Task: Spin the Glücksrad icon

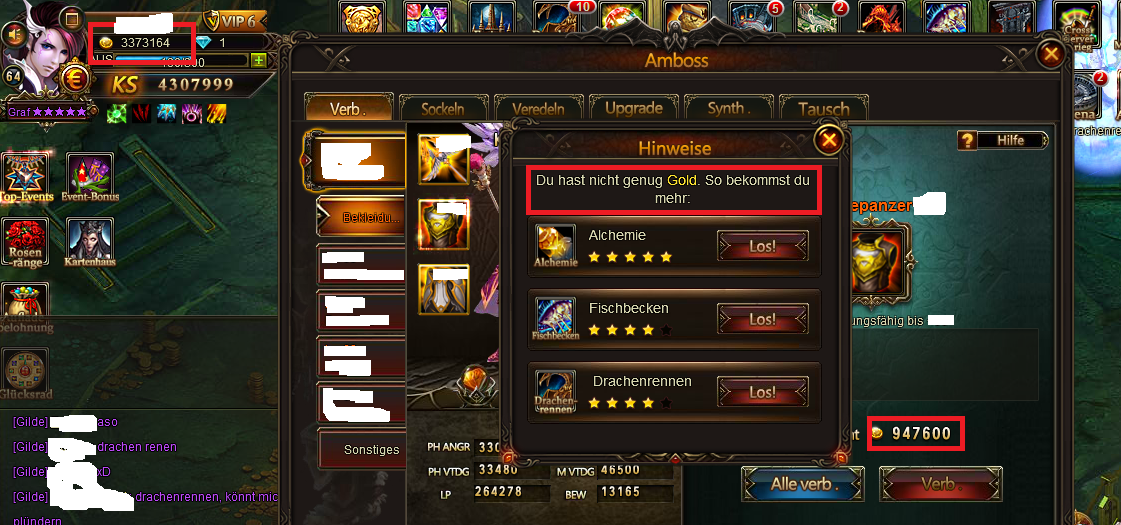Action: click(24, 372)
